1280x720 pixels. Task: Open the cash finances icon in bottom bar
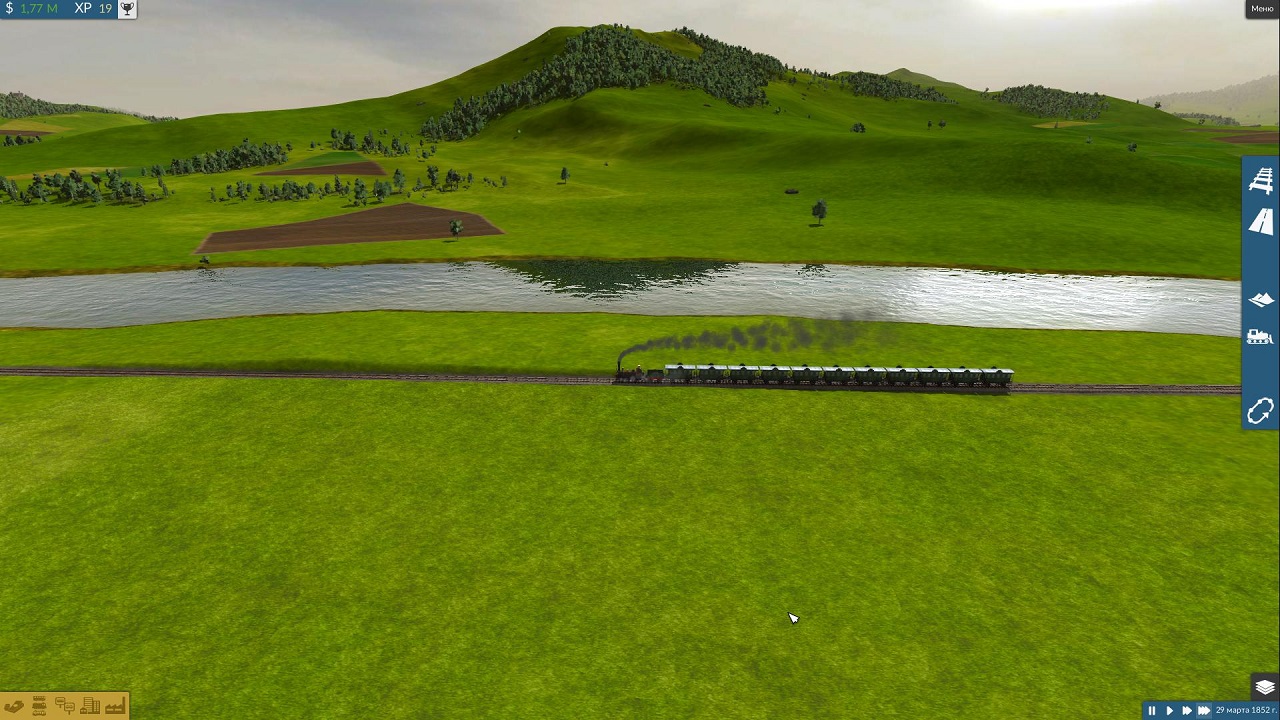click(x=14, y=707)
